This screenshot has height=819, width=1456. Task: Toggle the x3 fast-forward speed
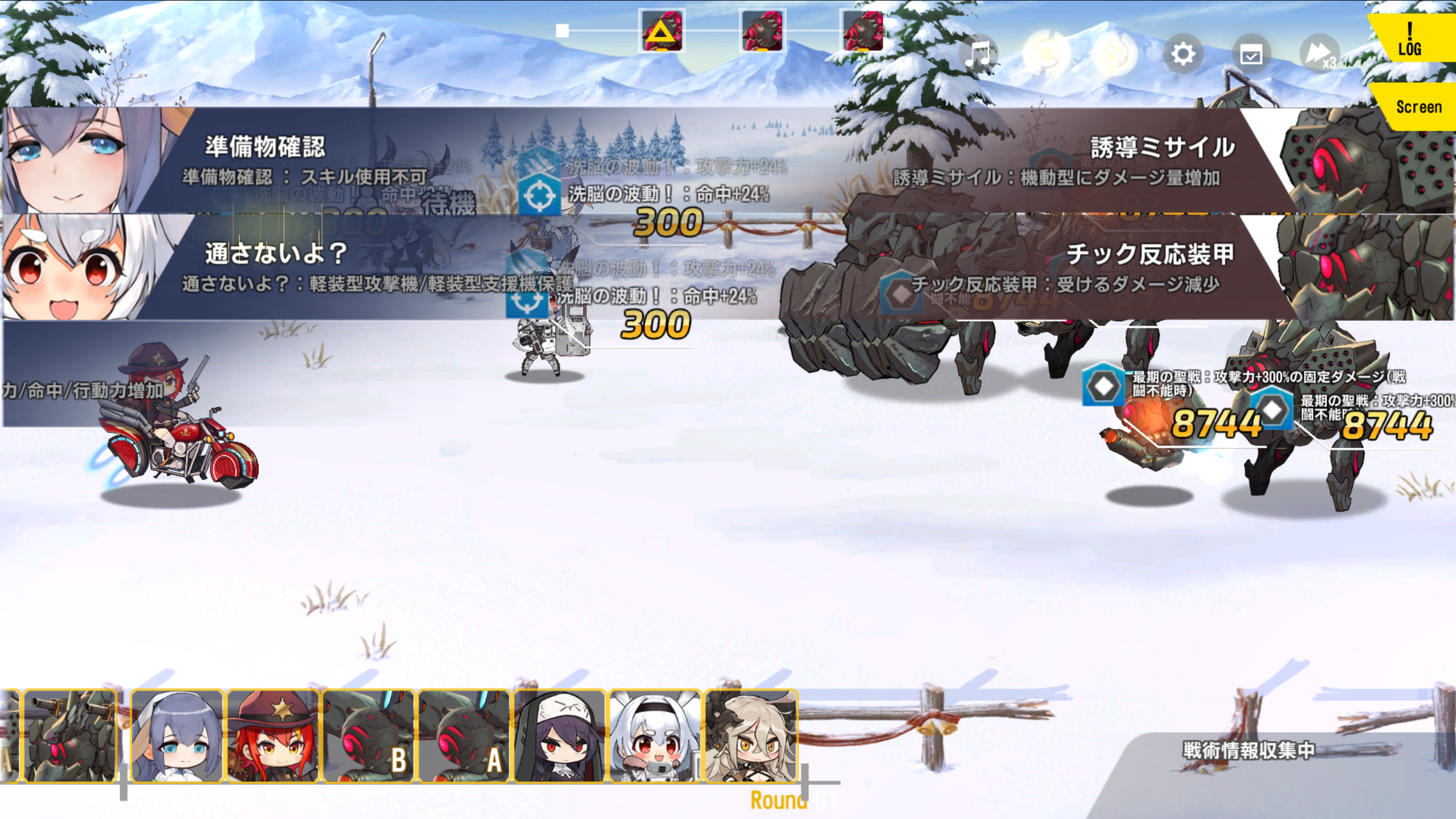1319,55
